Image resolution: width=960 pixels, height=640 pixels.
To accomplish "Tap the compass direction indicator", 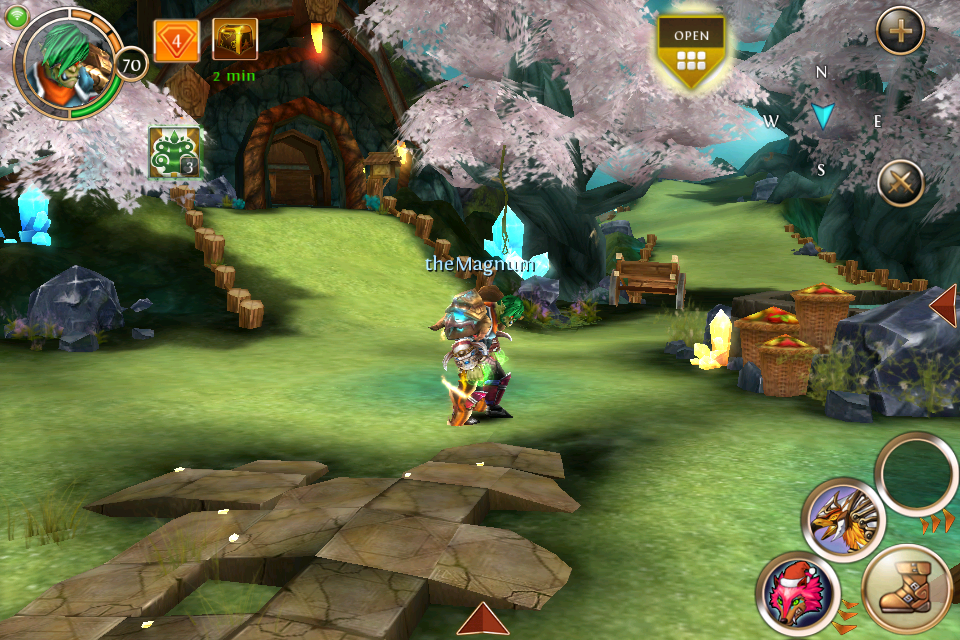I will click(822, 118).
